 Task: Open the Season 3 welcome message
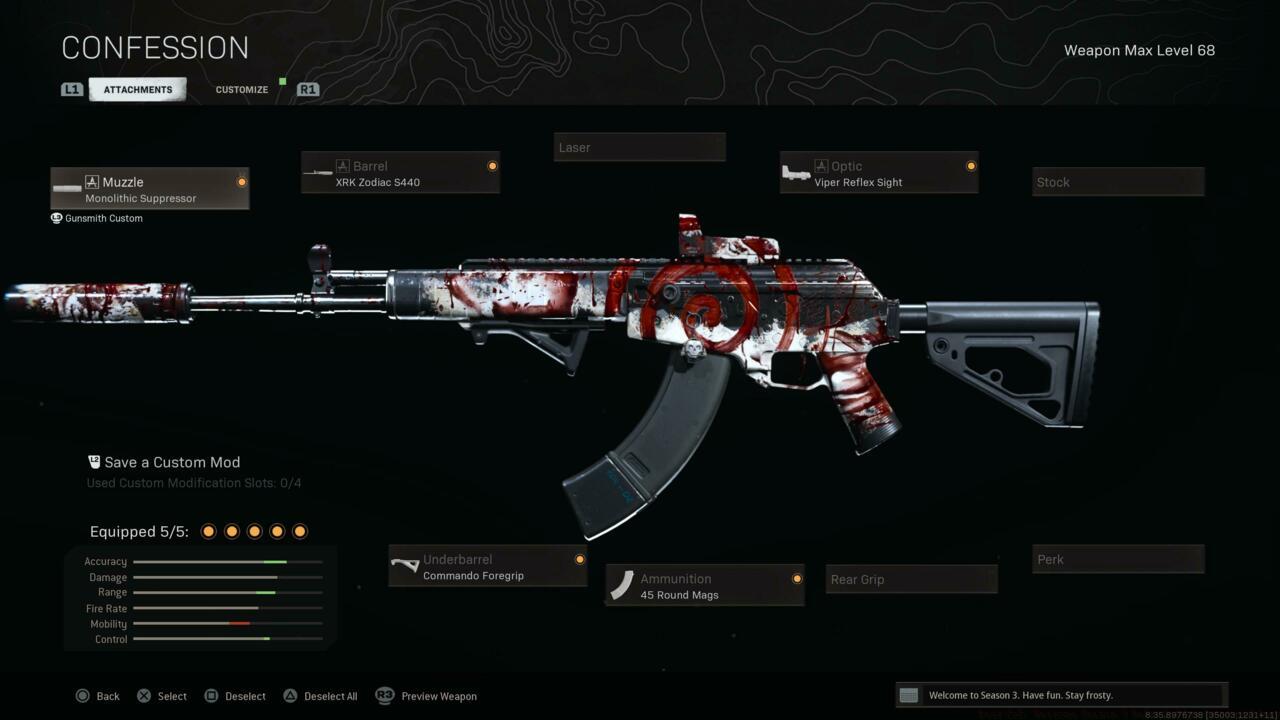click(1060, 695)
